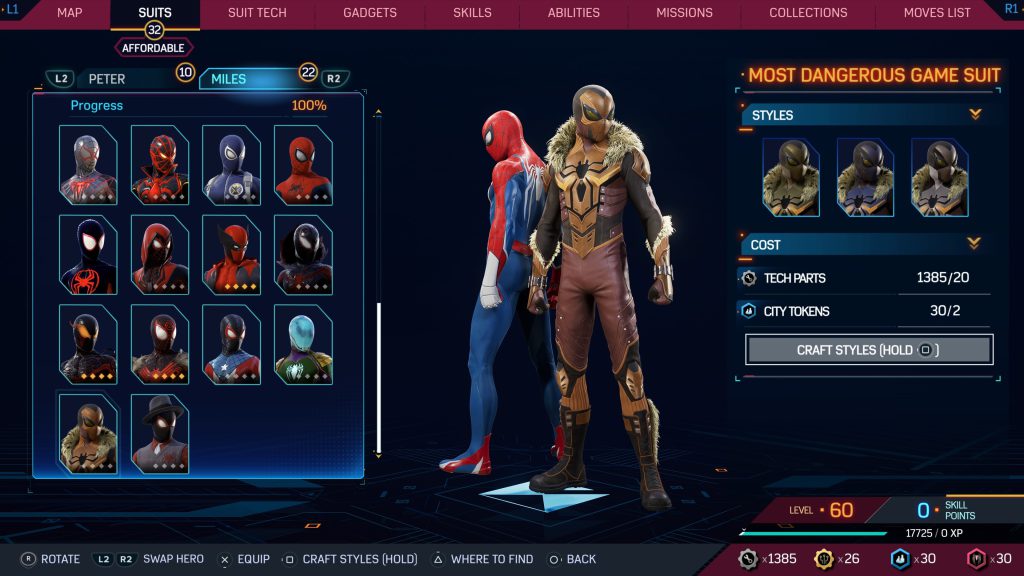Screen dimensions: 1024x576
Task: Open the Missions tab
Action: tap(684, 13)
